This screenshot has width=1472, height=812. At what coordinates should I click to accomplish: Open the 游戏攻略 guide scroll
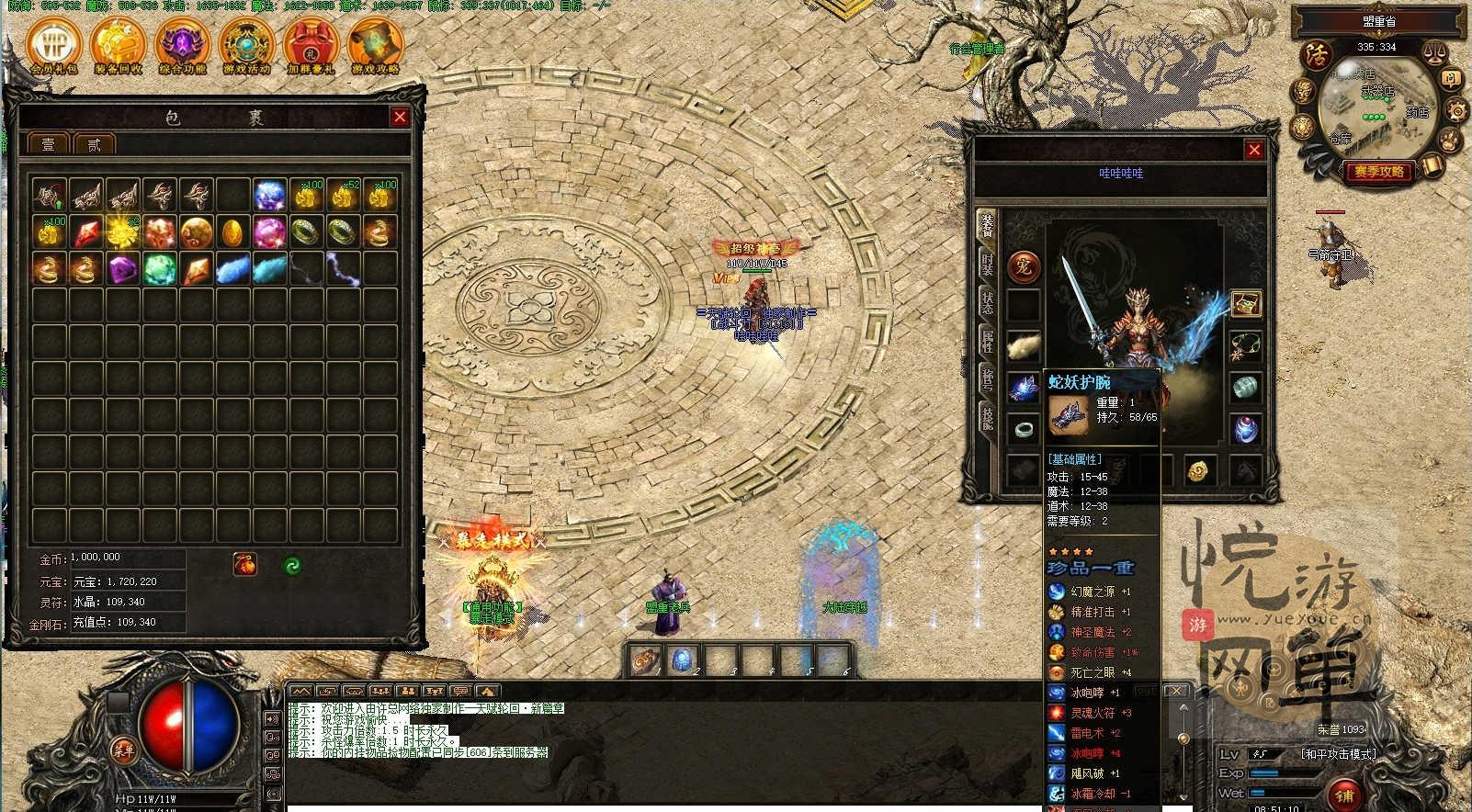[x=376, y=45]
